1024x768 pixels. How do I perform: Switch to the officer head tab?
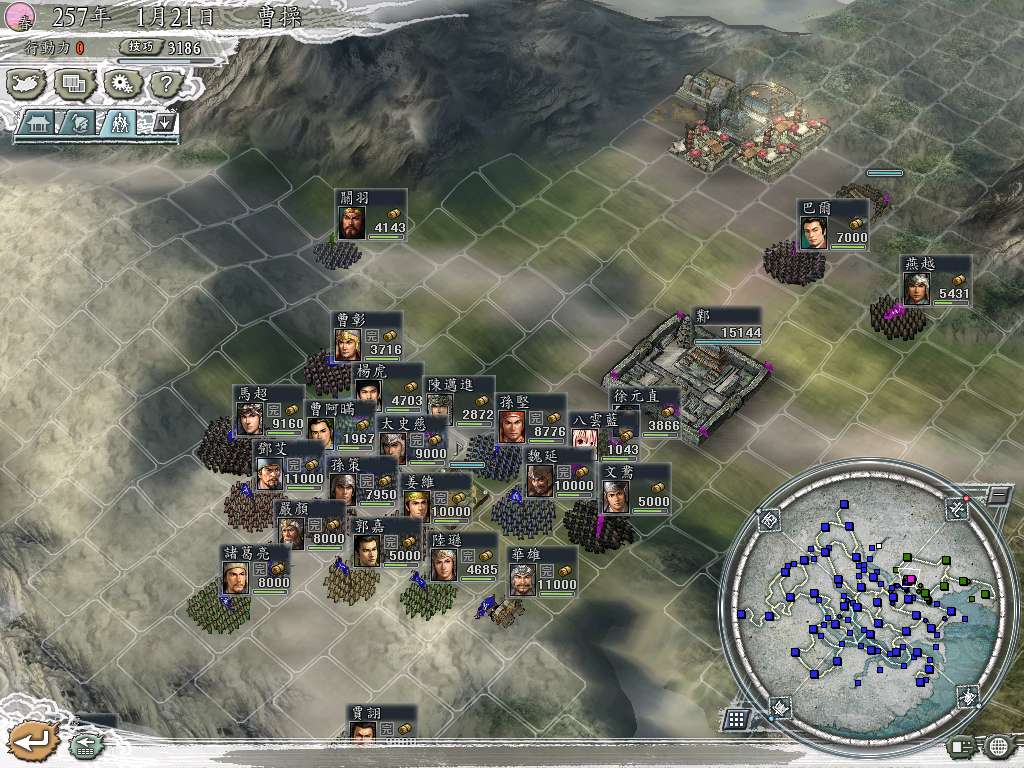pos(80,123)
